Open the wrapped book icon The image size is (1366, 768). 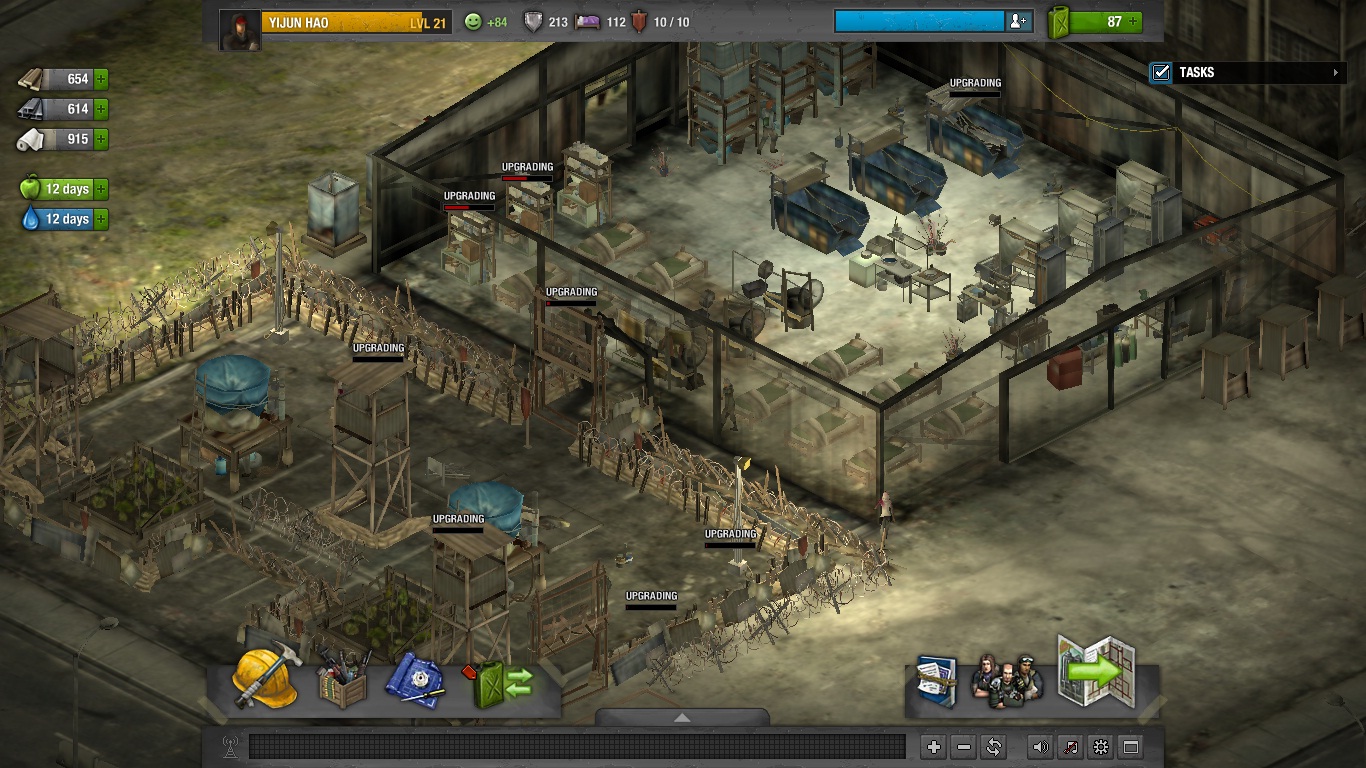(x=937, y=681)
